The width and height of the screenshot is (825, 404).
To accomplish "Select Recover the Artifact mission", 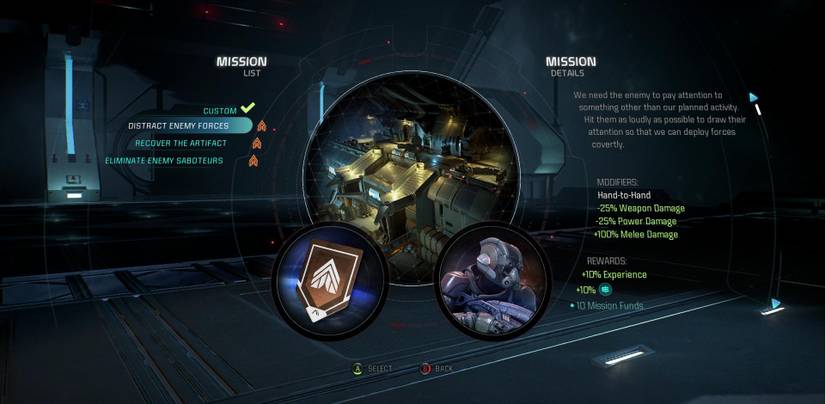I will pos(180,143).
